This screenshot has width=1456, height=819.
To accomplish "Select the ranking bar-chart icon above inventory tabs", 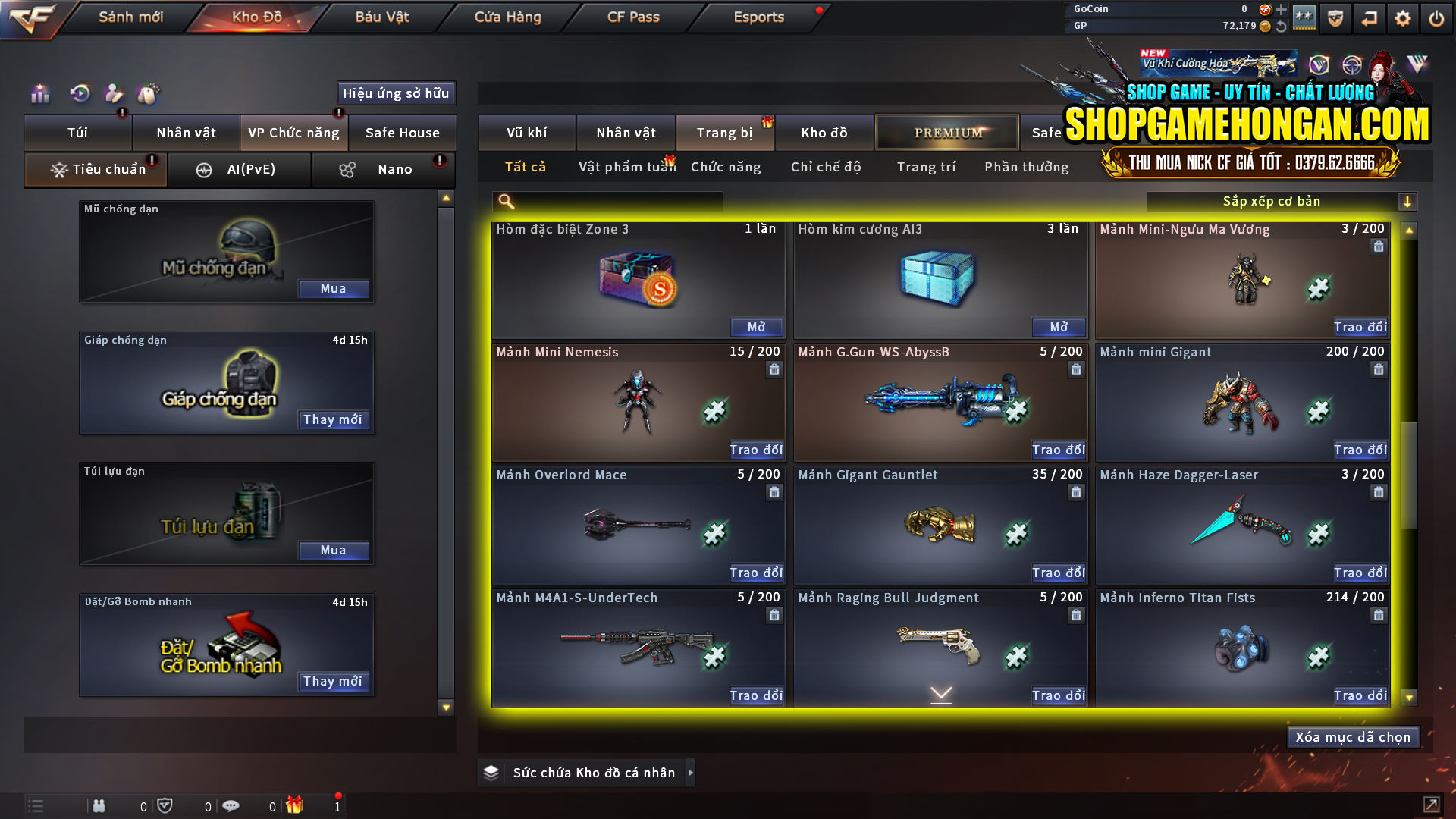I will pos(39,94).
